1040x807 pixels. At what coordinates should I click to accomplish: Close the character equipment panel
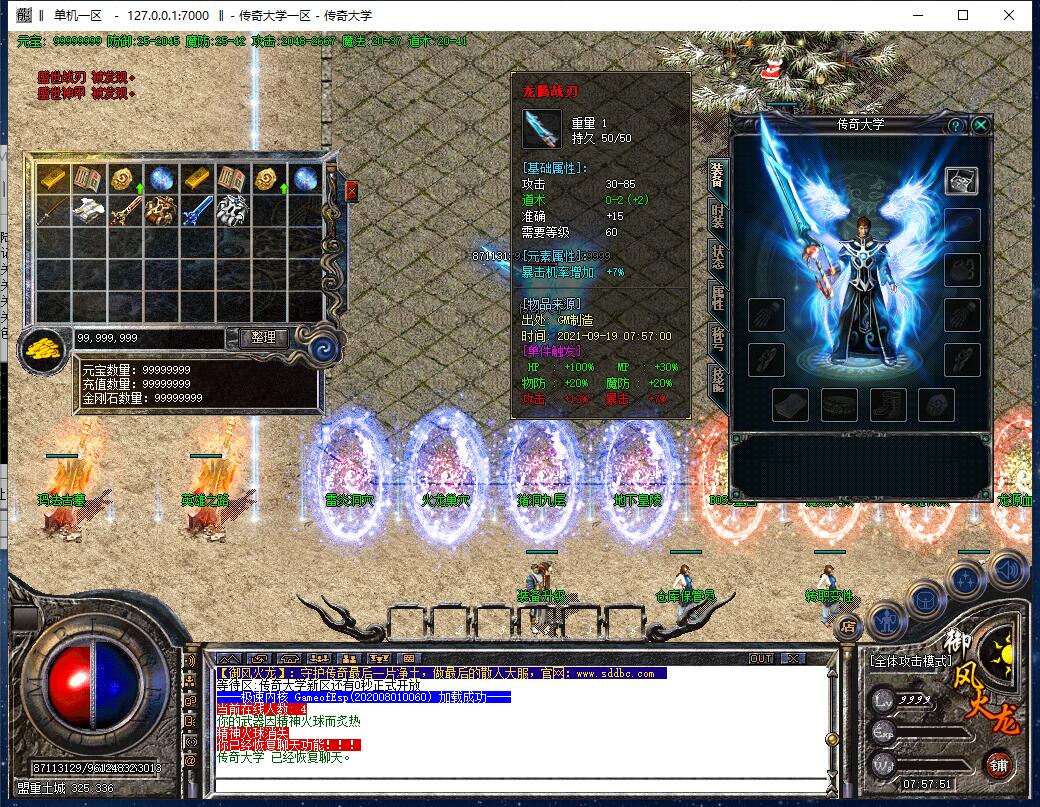click(981, 125)
